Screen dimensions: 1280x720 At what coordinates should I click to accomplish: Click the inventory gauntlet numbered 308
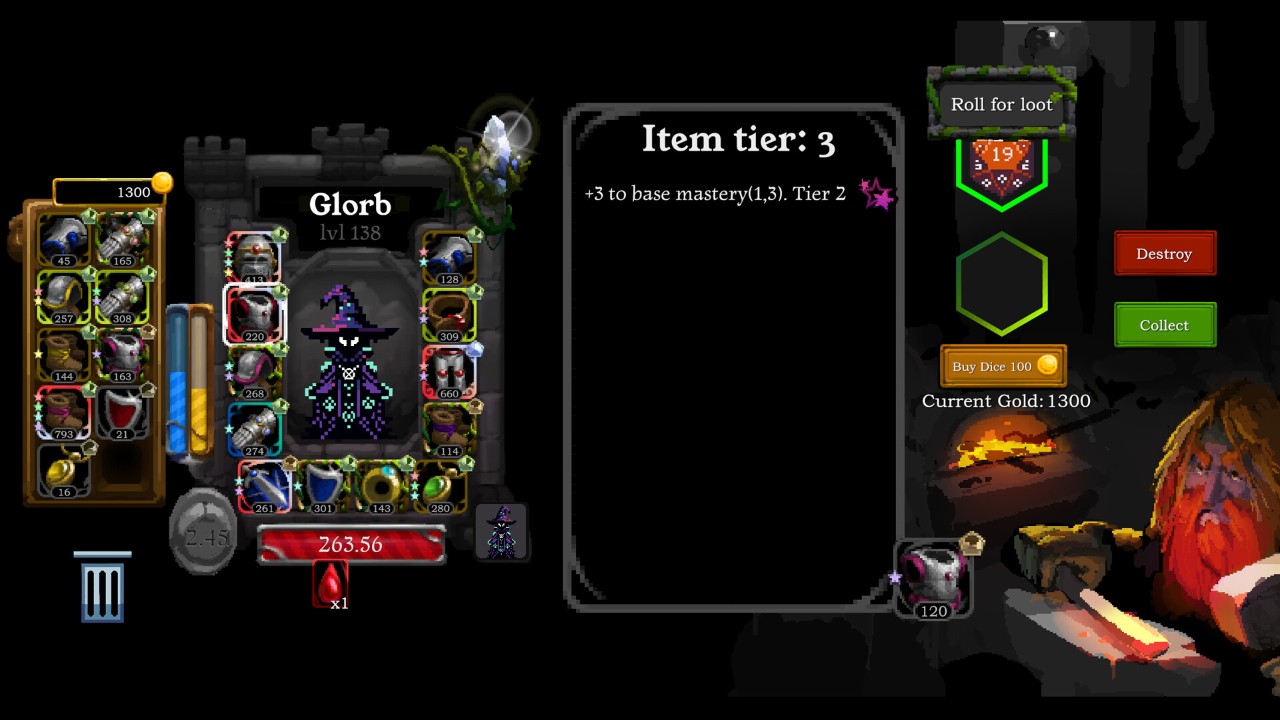(x=123, y=296)
